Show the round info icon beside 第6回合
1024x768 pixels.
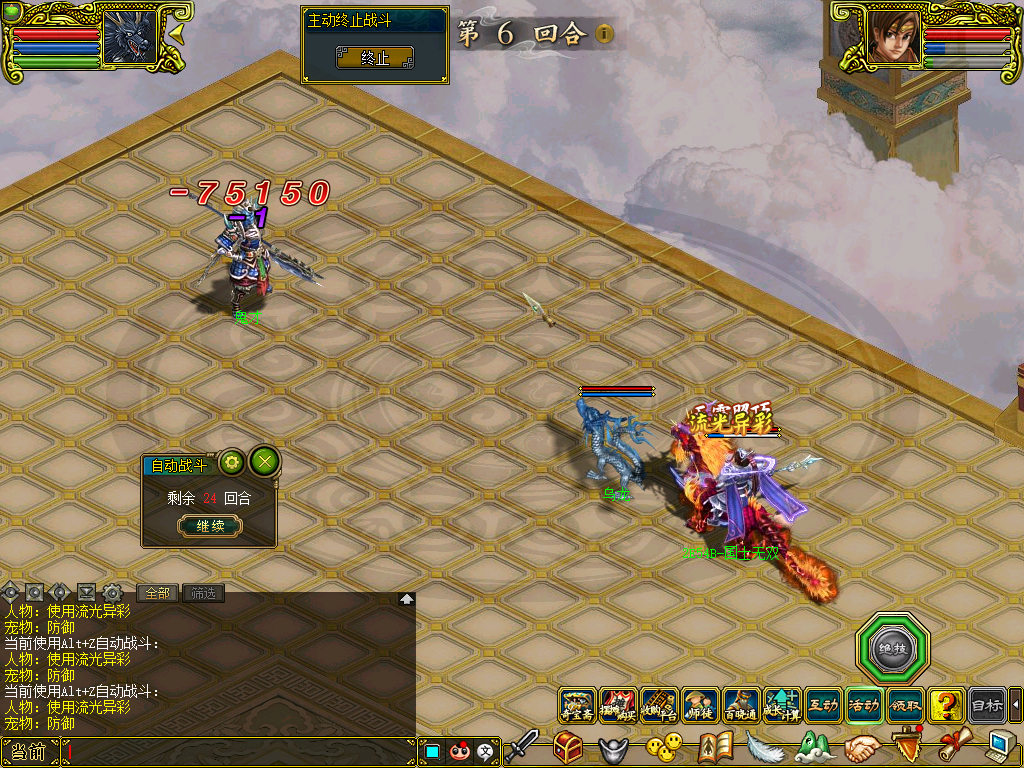point(604,34)
